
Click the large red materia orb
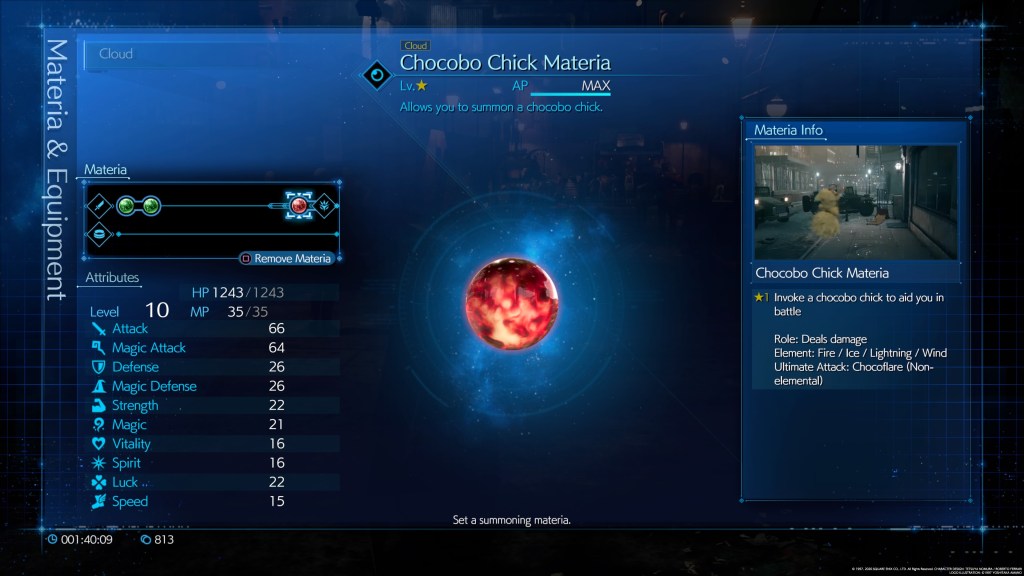tap(511, 309)
